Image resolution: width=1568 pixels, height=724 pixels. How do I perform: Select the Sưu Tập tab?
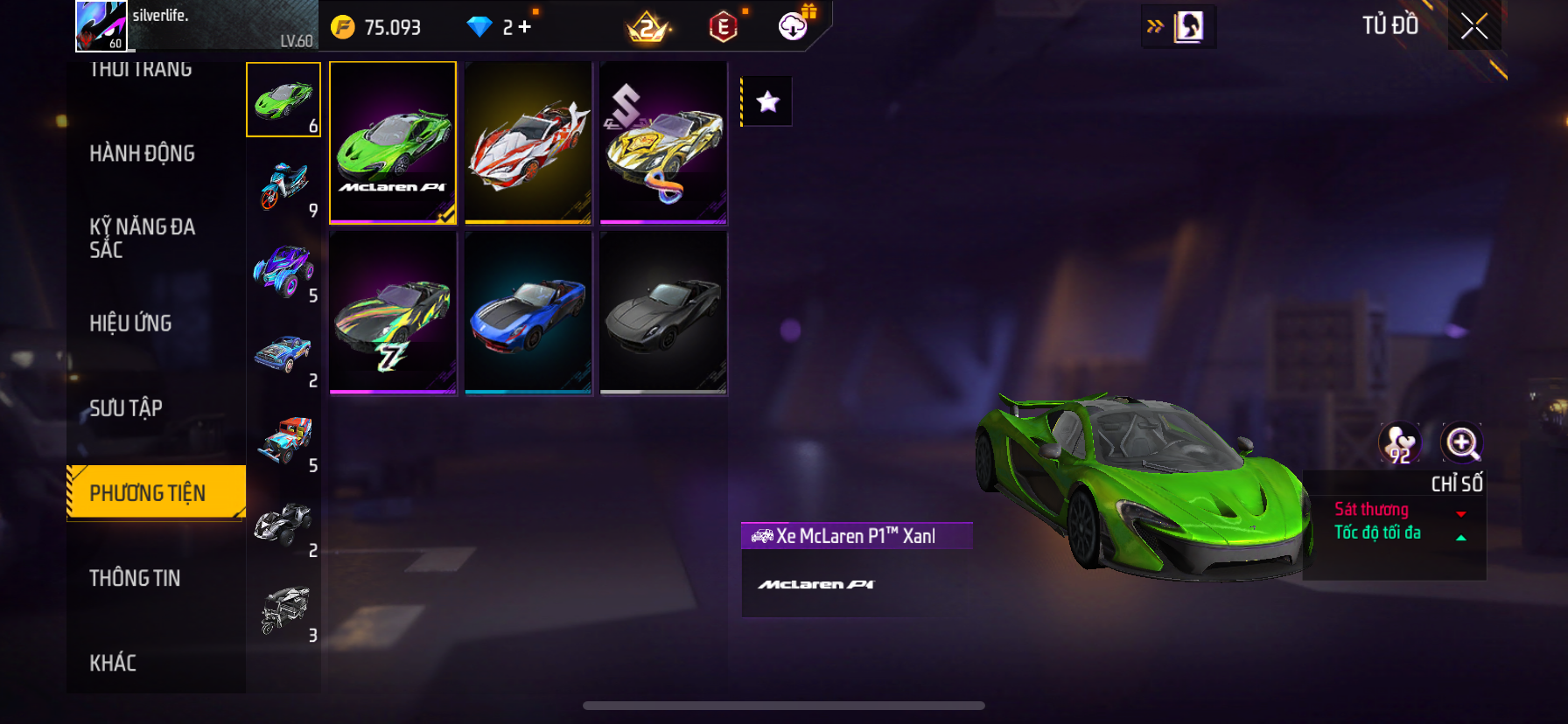pos(126,408)
